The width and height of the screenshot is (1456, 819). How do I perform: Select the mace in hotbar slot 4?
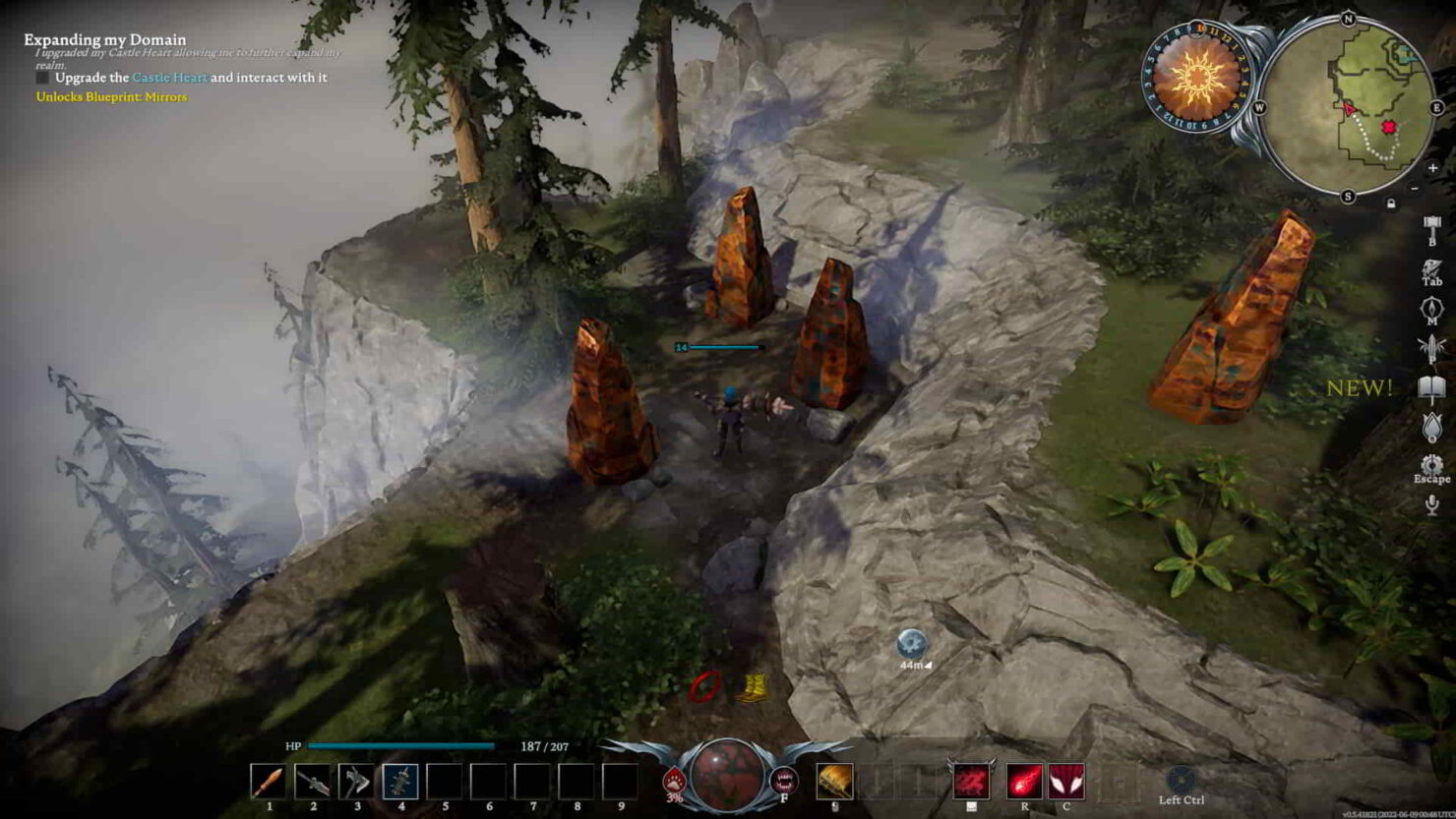[x=401, y=781]
